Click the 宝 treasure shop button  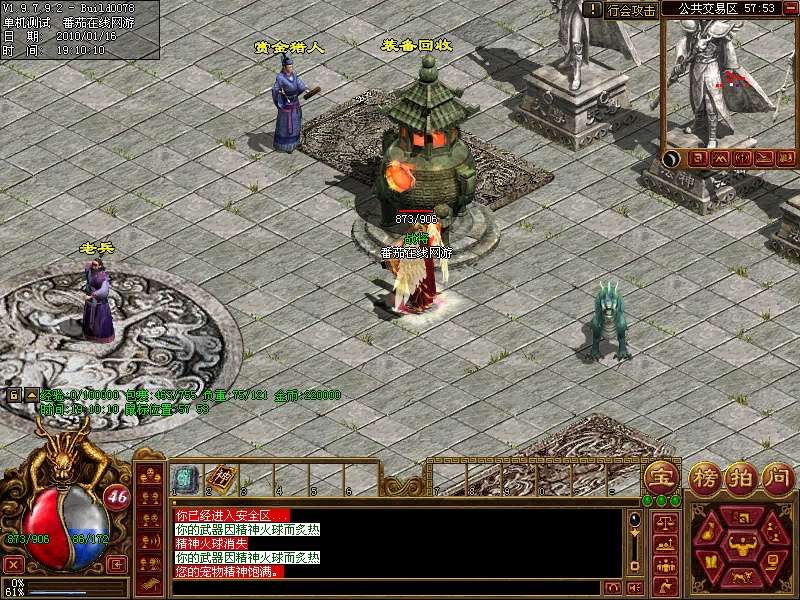pos(659,477)
